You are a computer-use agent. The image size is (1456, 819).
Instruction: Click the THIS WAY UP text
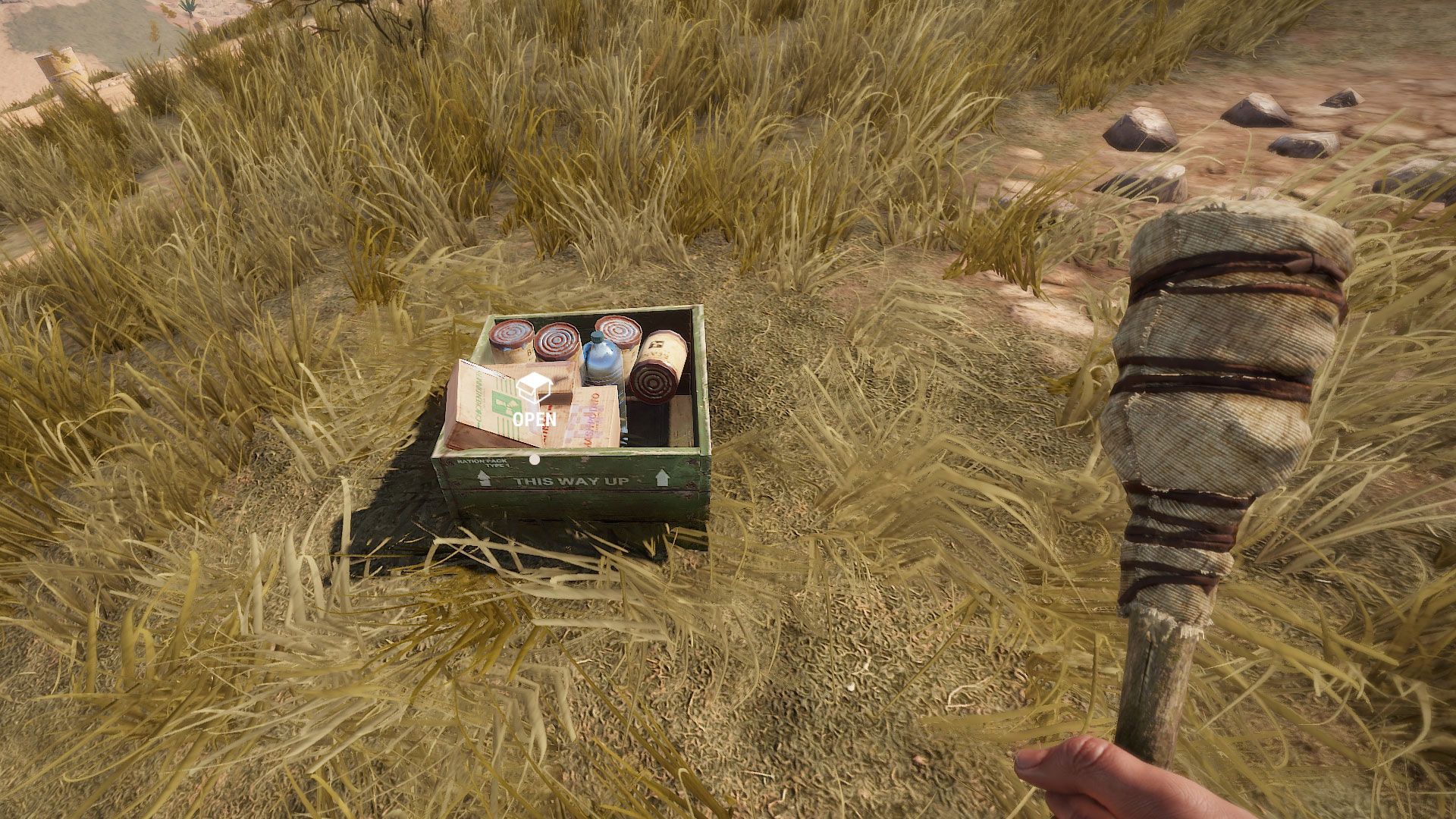pyautogui.click(x=572, y=481)
